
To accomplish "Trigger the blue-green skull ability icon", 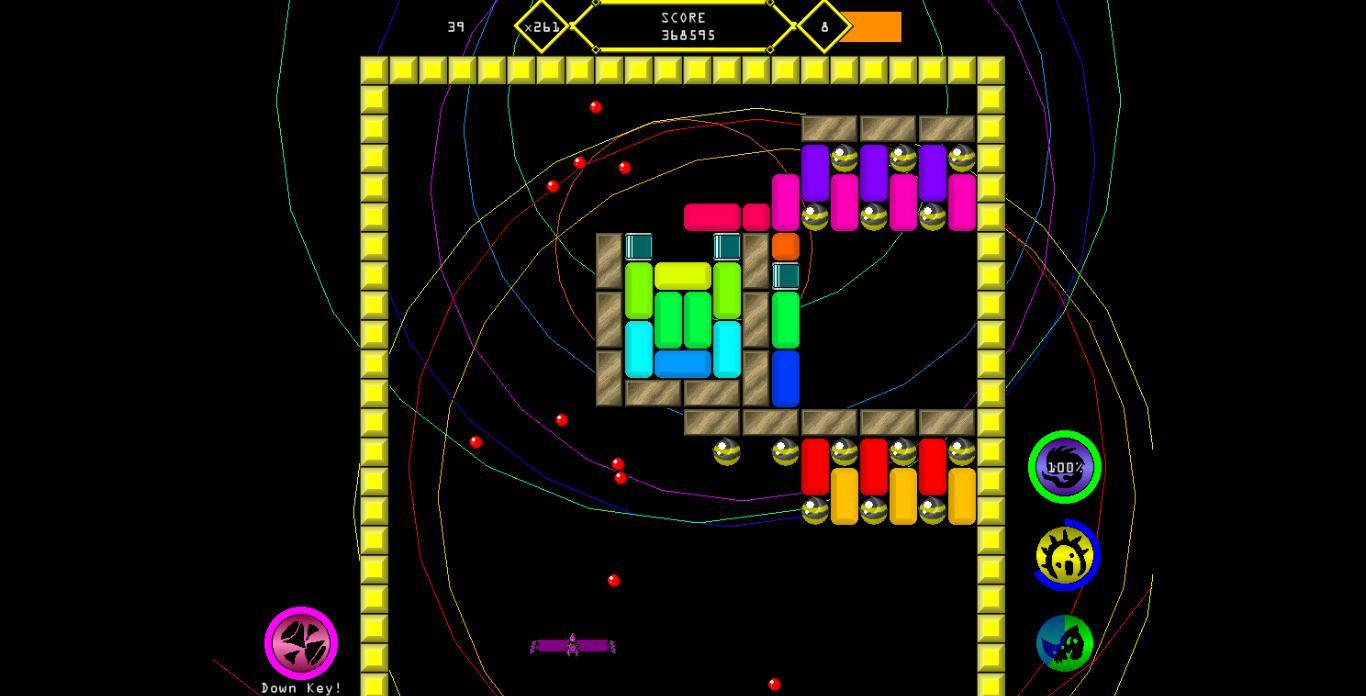I will (x=1065, y=643).
